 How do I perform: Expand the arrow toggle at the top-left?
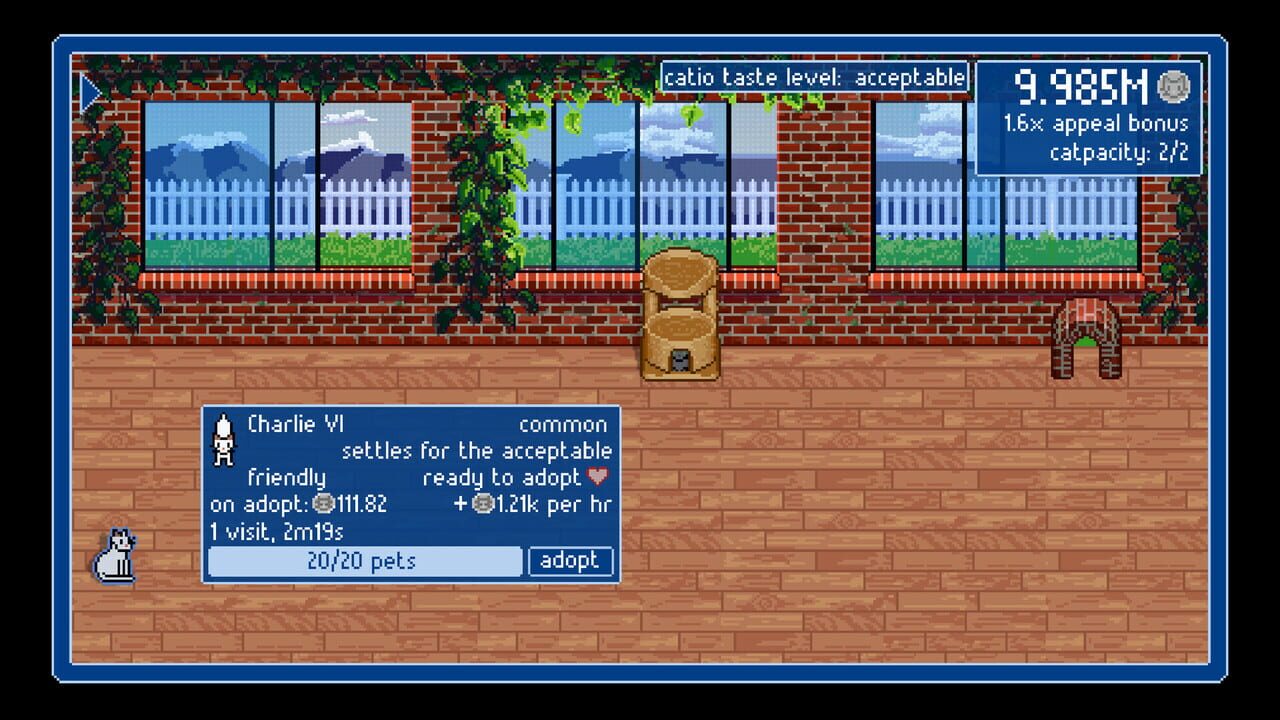pos(90,92)
